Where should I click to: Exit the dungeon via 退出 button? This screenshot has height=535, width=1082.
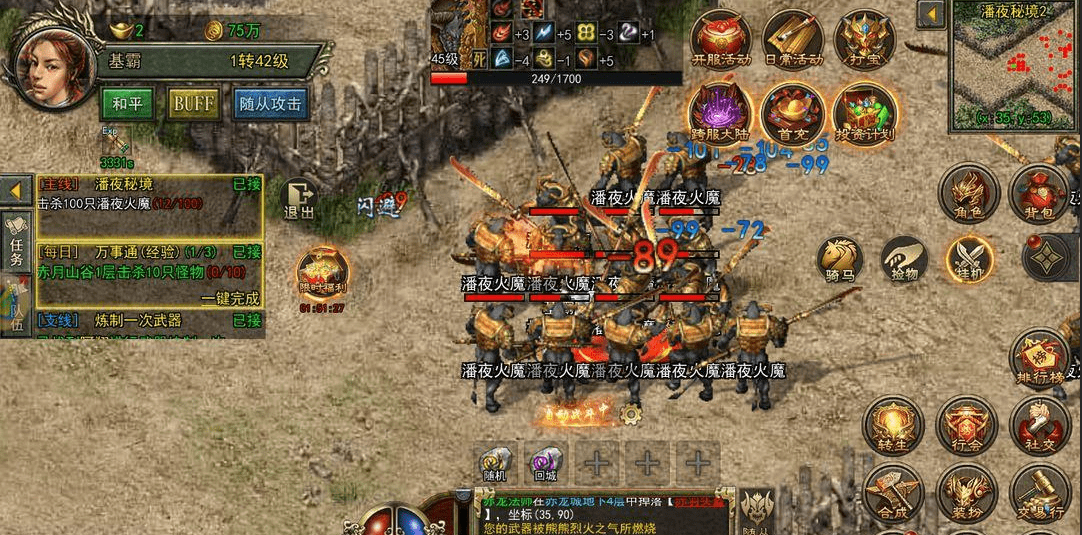coord(298,198)
